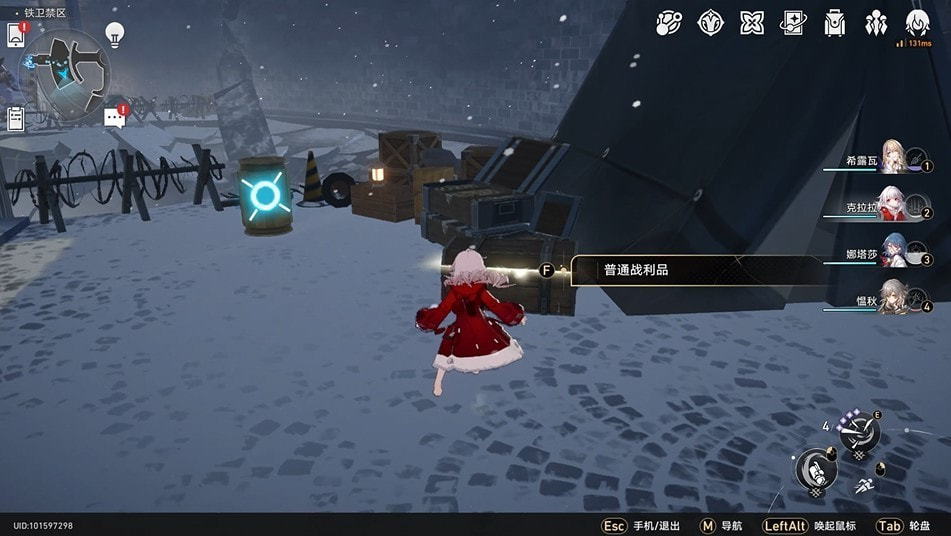The height and width of the screenshot is (536, 951).
Task: Click the lightbulb hint icon
Action: tap(115, 35)
